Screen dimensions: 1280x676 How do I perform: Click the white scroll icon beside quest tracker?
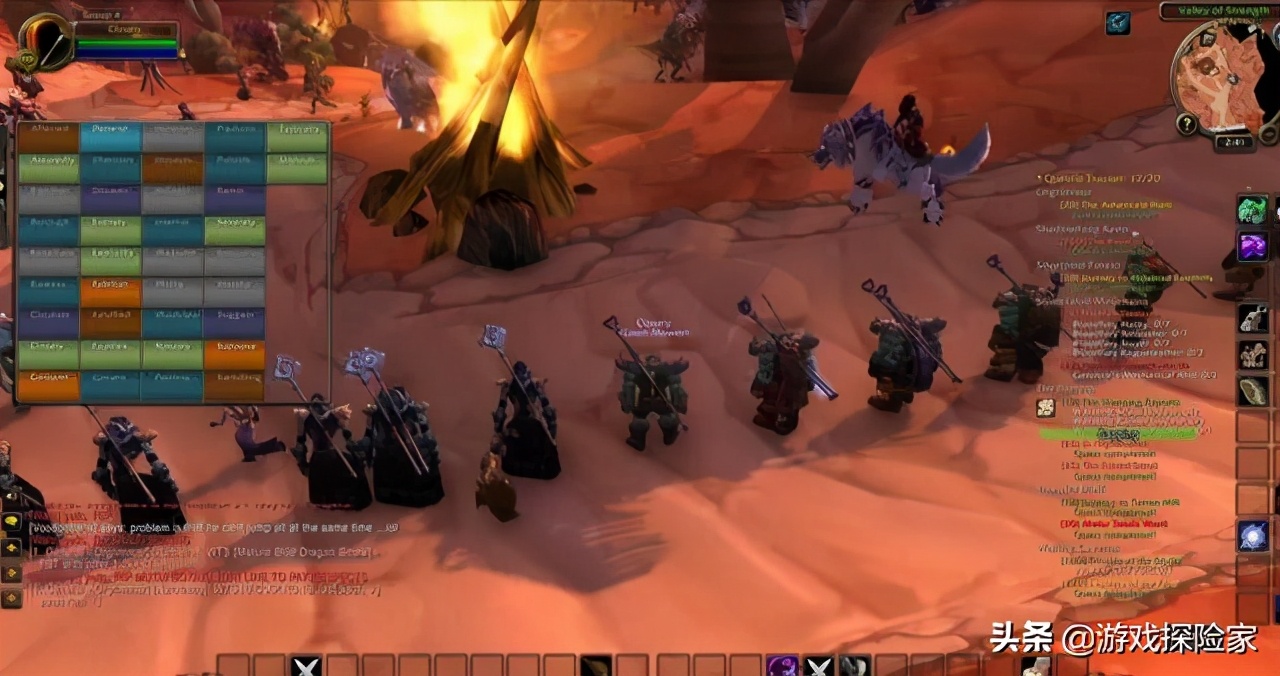point(1045,407)
